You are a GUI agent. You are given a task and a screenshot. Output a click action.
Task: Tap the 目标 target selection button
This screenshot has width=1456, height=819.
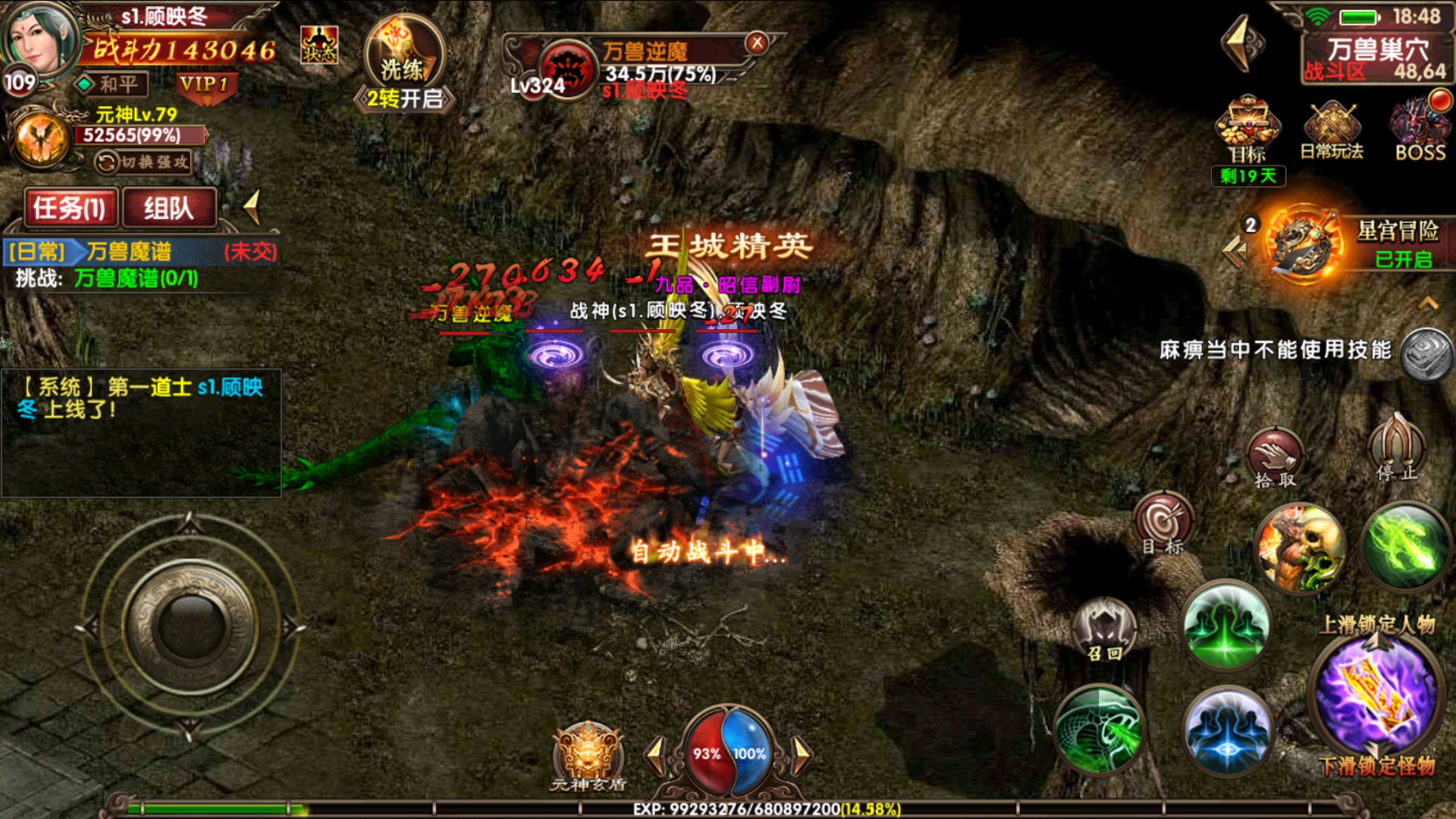click(1163, 524)
